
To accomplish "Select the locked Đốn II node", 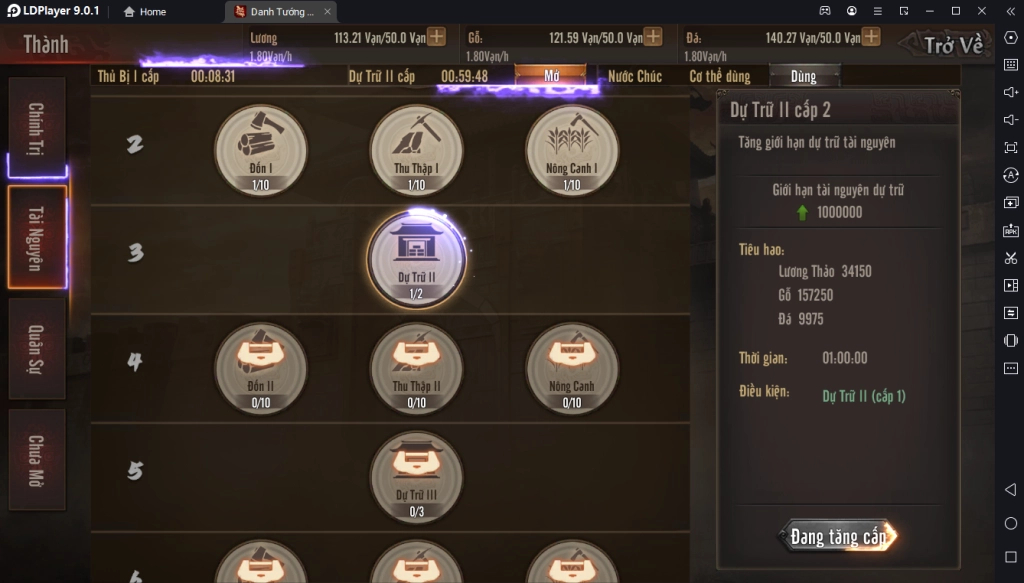I will click(261, 368).
